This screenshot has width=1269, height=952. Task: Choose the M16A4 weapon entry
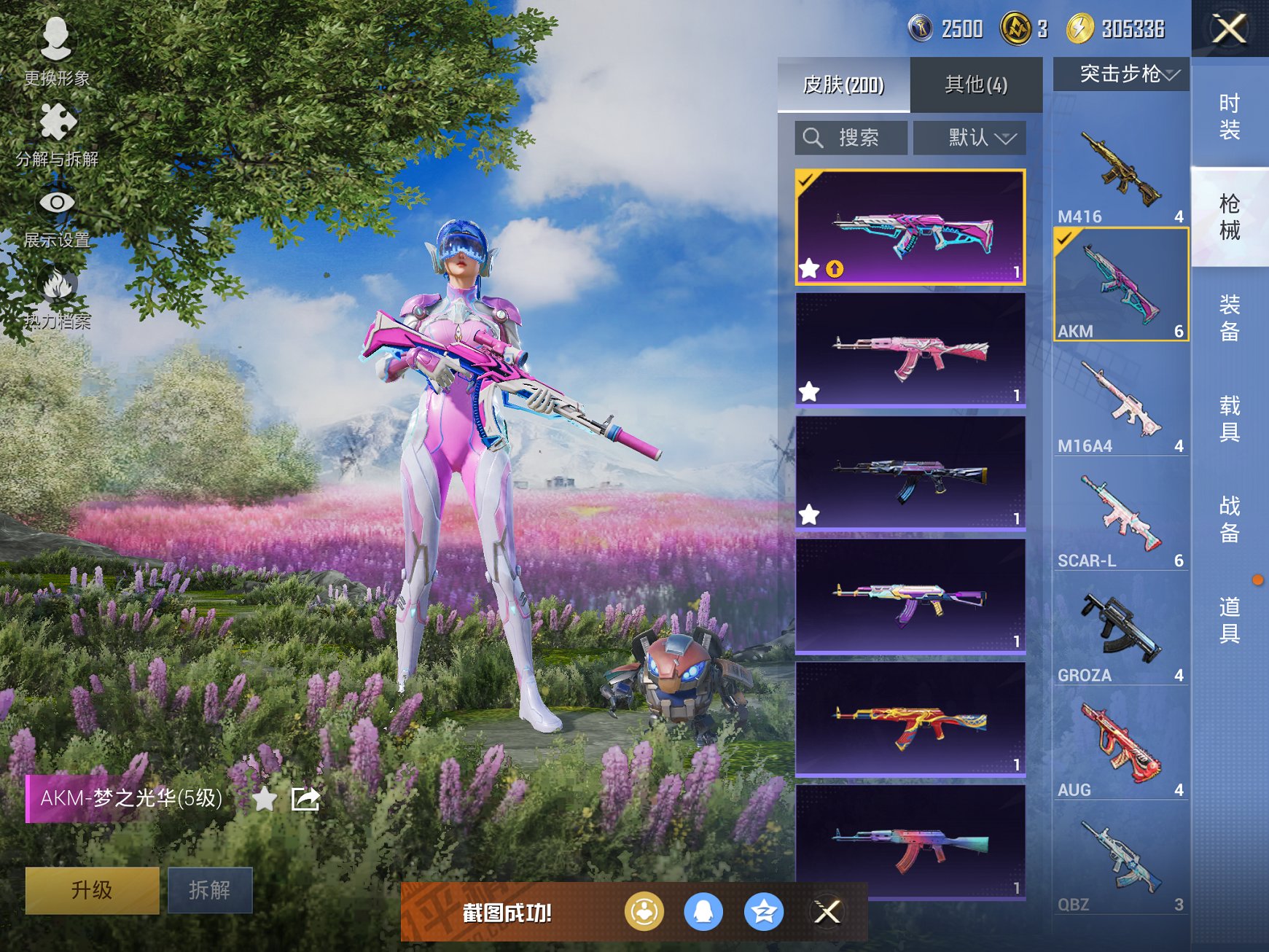[1120, 405]
